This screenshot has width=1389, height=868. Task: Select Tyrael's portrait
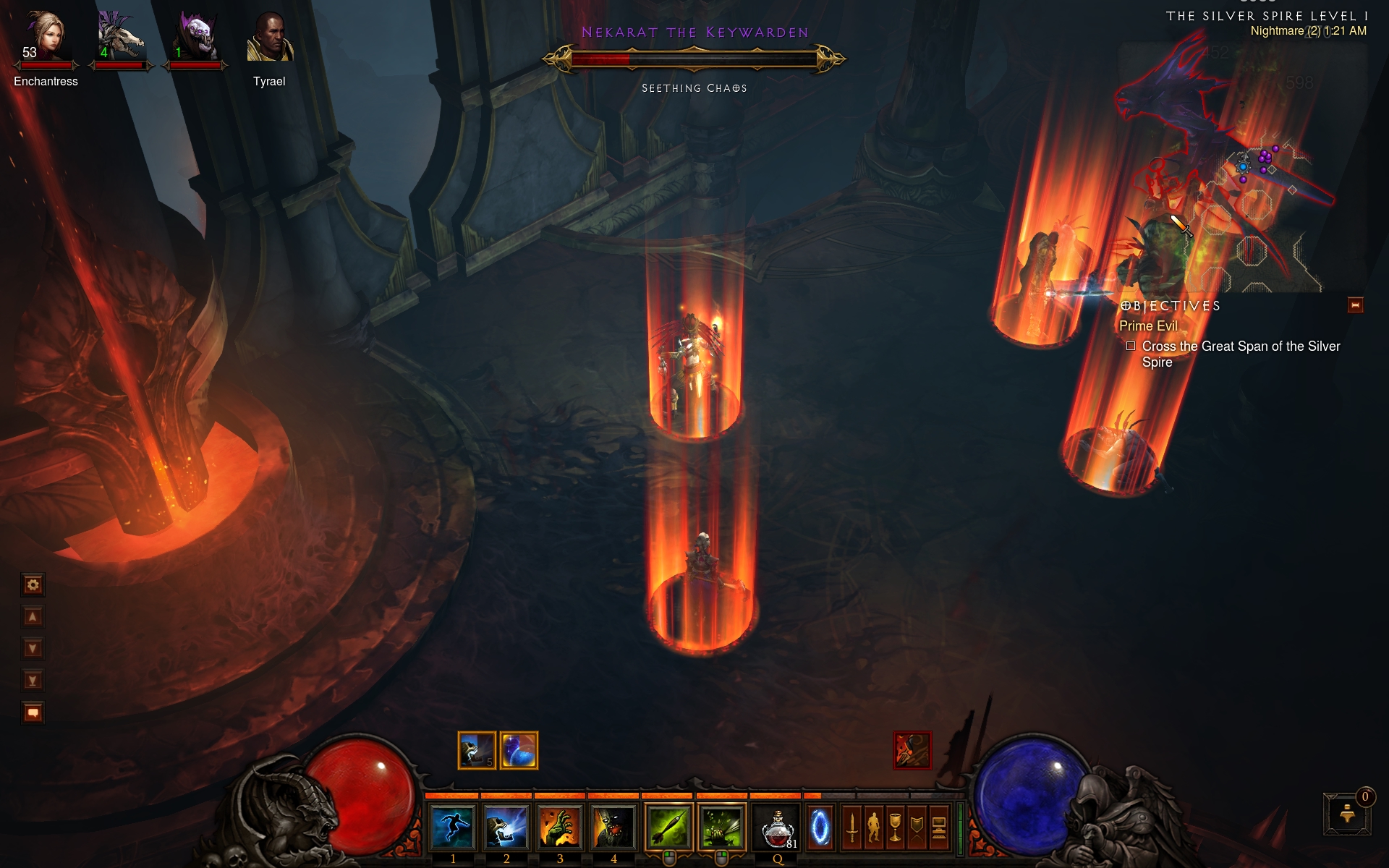click(x=269, y=38)
